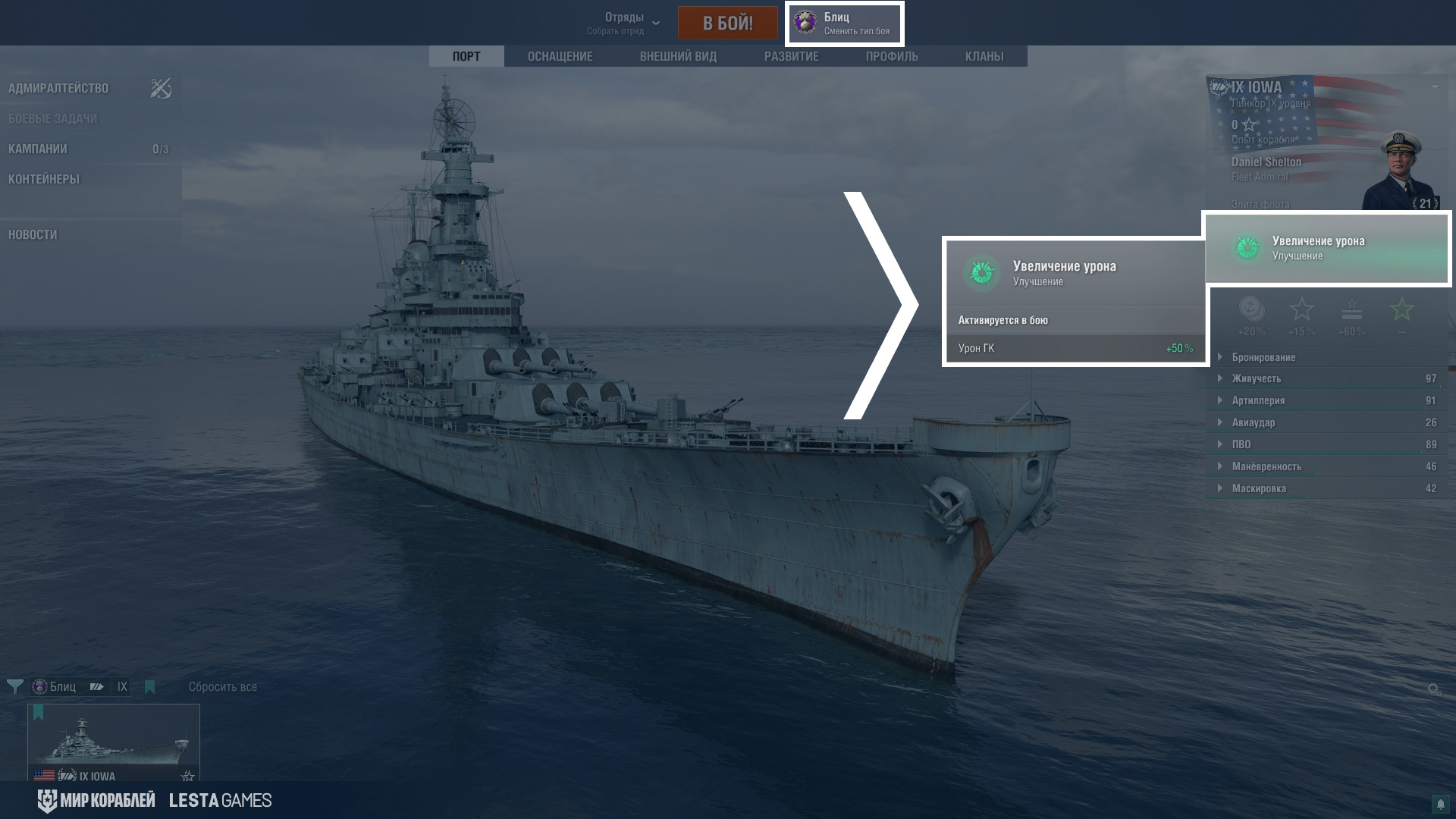Show the ПРОФИЛЬ tab
Screen dimensions: 1456x819
[x=892, y=56]
